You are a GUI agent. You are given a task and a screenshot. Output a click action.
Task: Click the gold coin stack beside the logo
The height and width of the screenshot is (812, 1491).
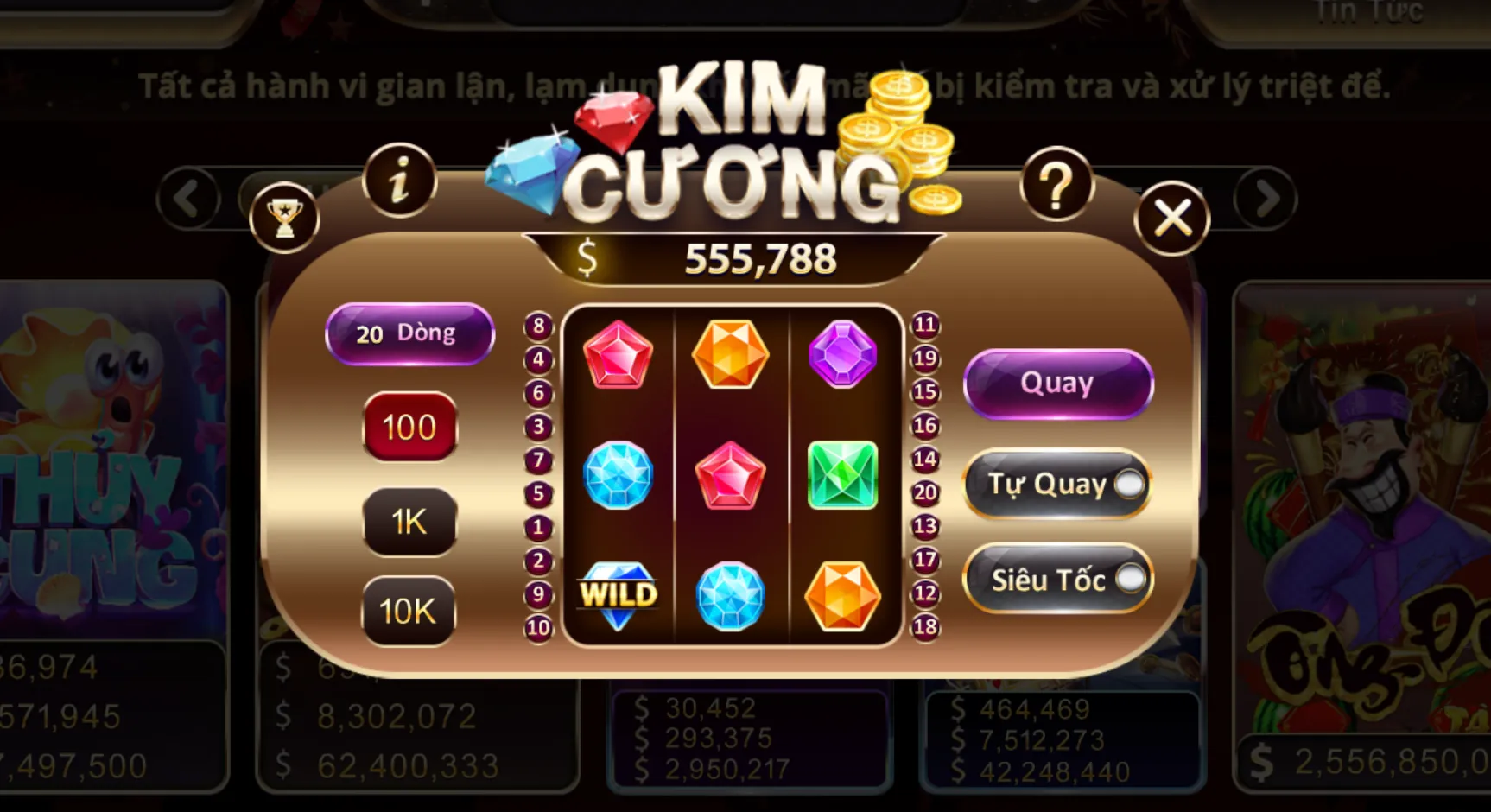(898, 130)
